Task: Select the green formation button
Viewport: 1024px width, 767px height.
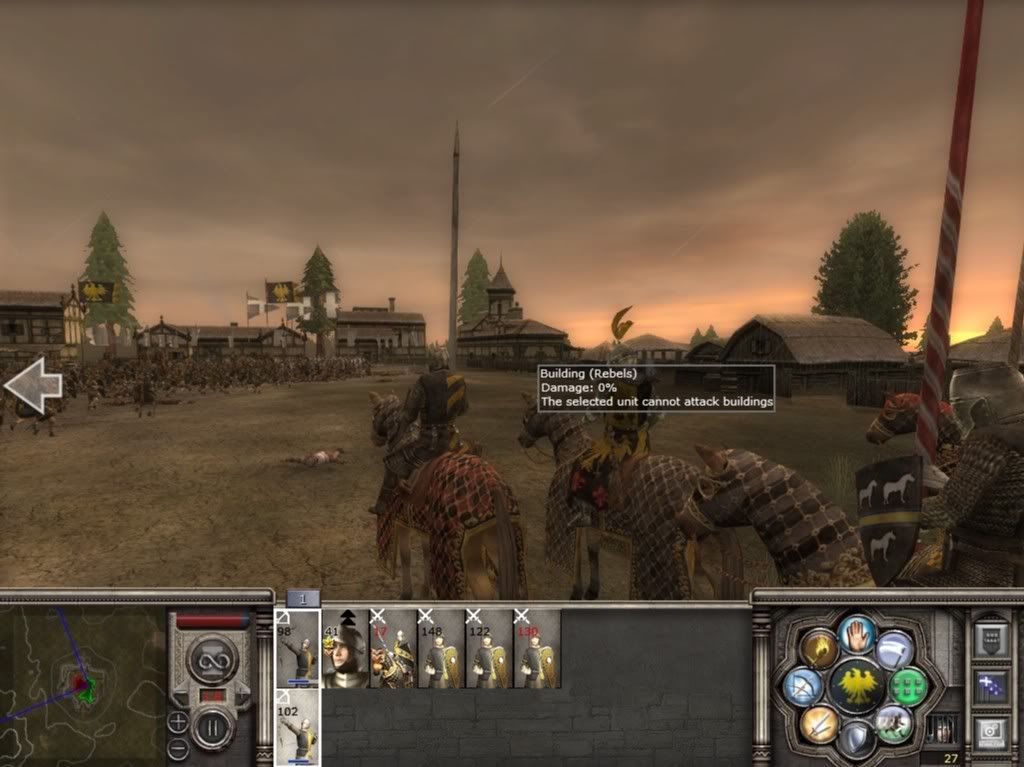Action: point(908,687)
